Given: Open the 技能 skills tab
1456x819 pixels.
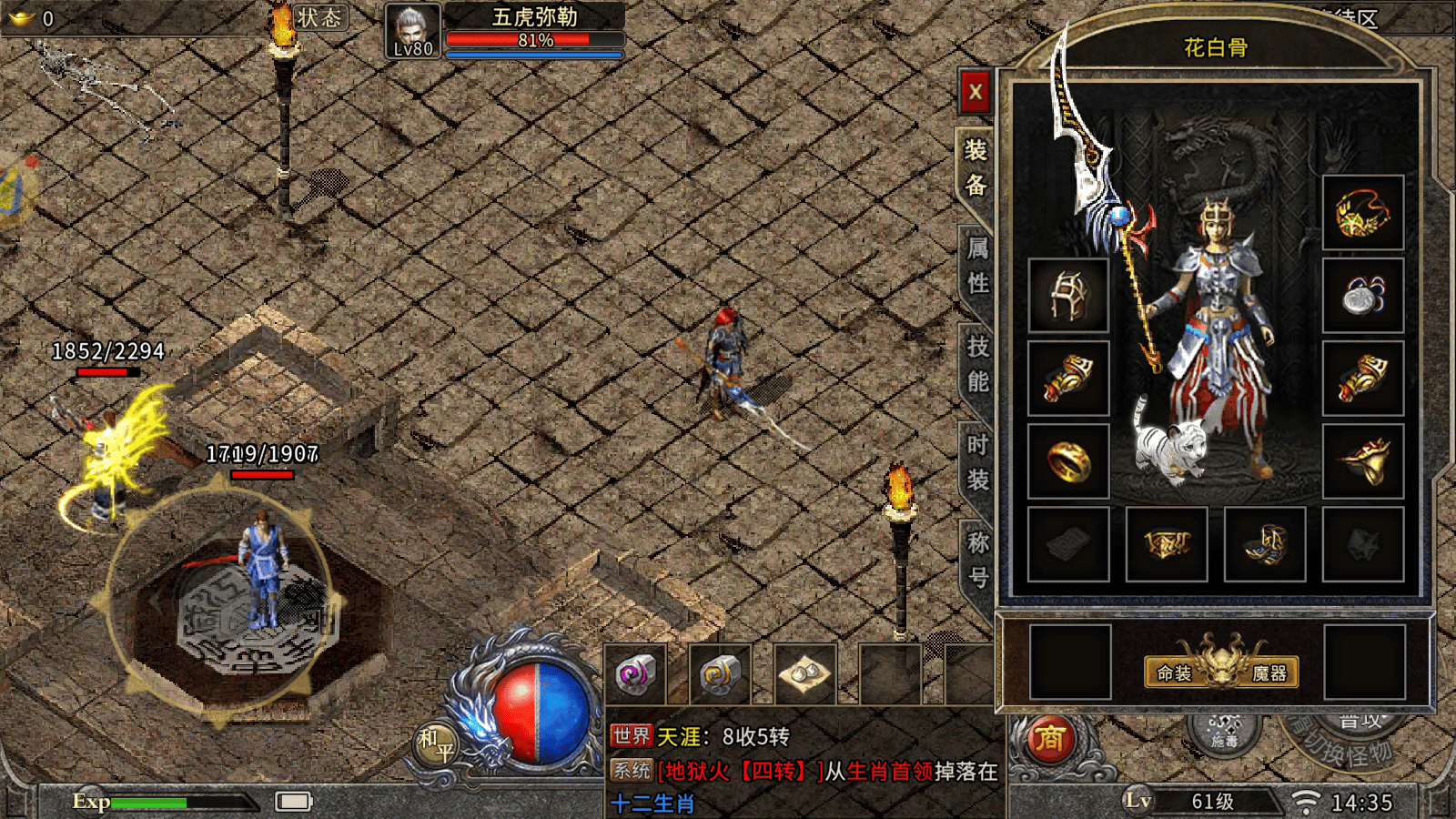Looking at the screenshot, I should 977,364.
